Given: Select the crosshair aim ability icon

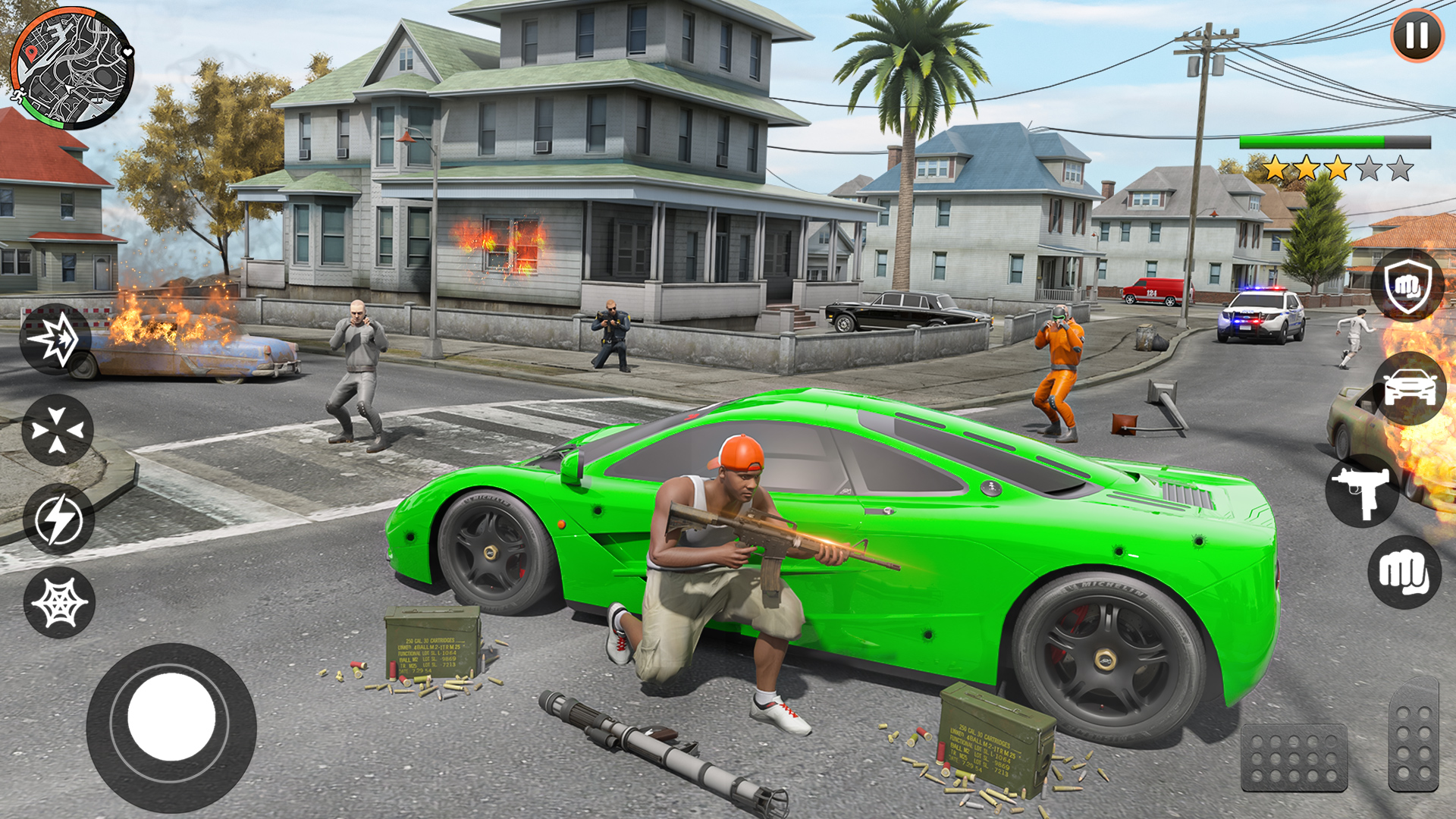Looking at the screenshot, I should [x=57, y=429].
